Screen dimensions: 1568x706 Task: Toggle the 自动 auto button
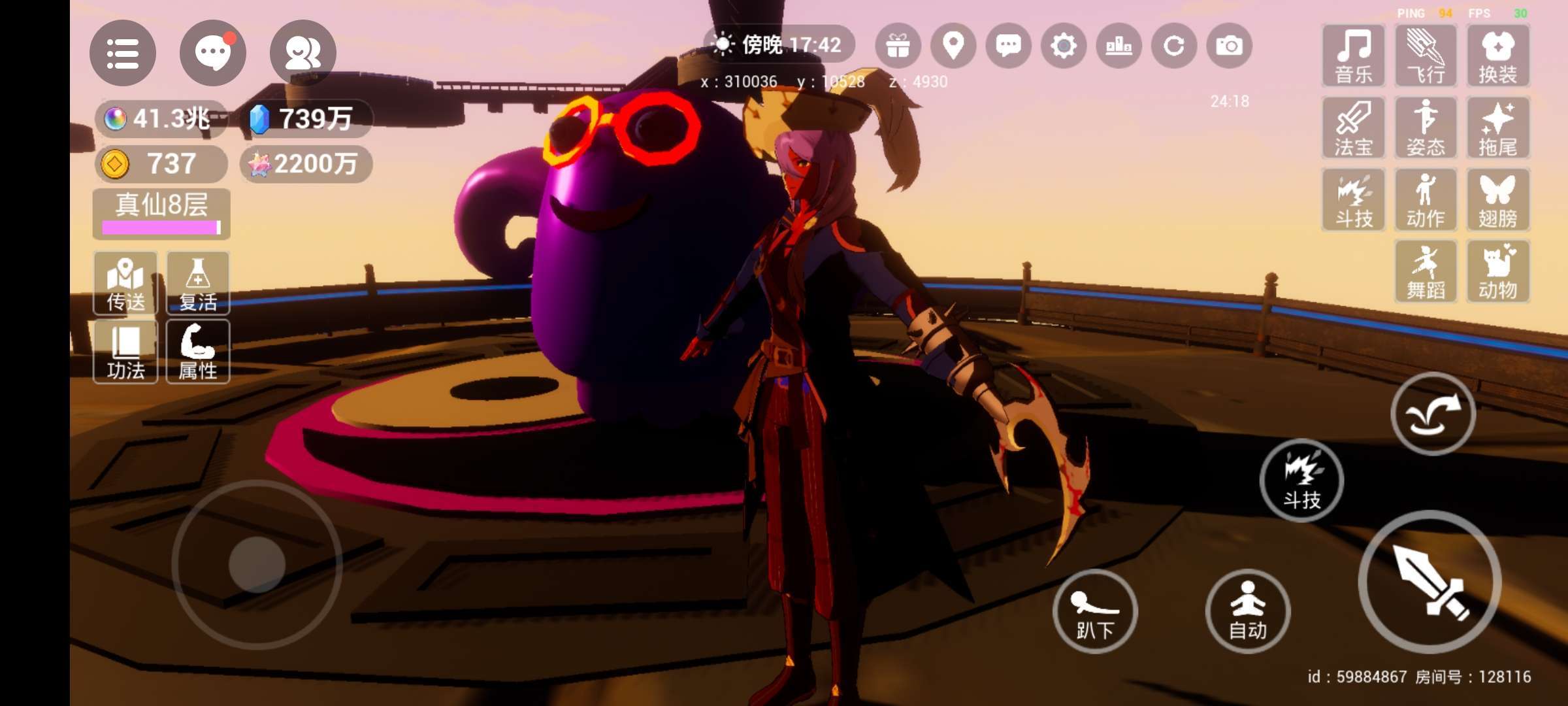tap(1247, 611)
